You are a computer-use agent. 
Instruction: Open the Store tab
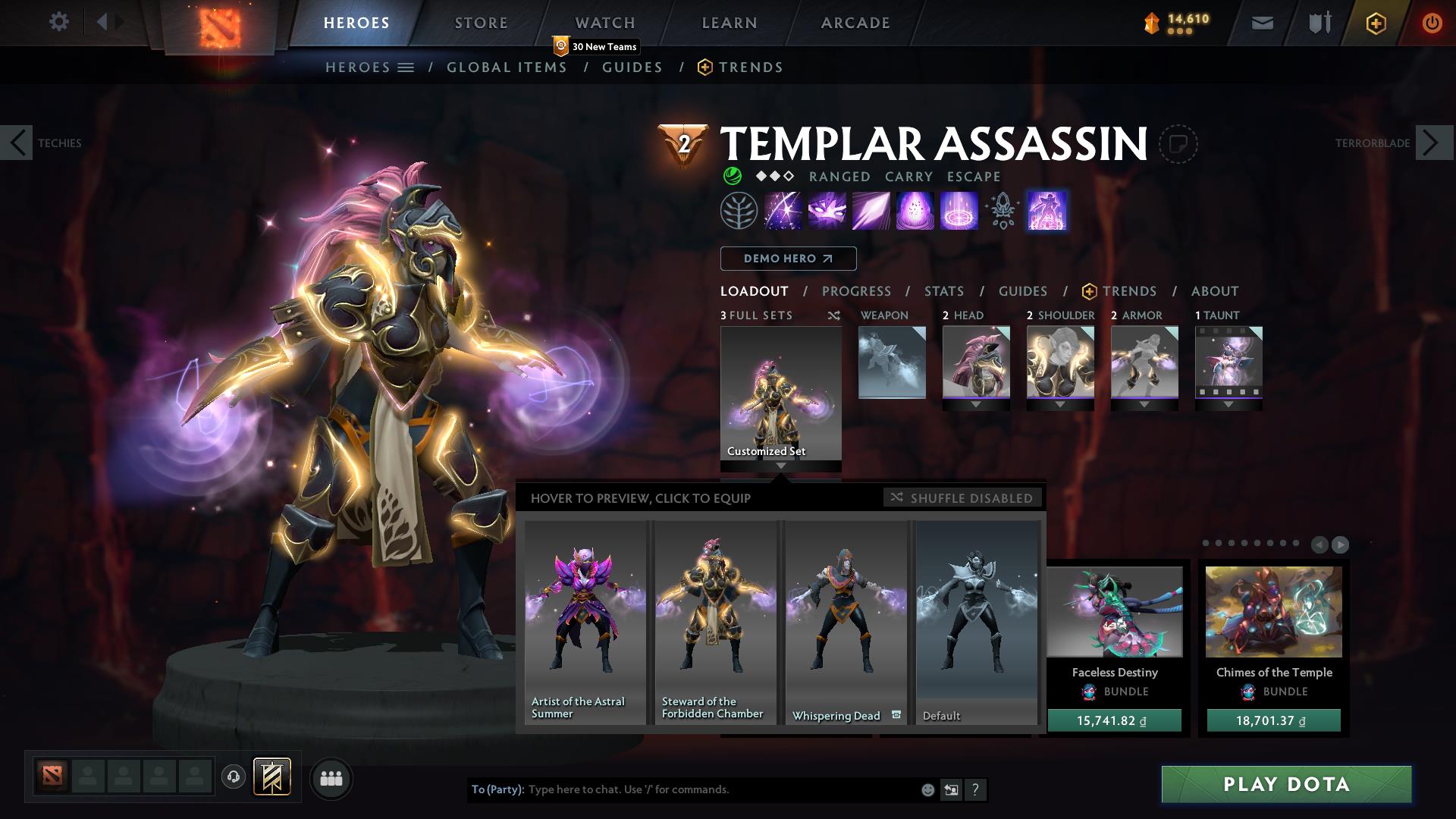pyautogui.click(x=481, y=23)
